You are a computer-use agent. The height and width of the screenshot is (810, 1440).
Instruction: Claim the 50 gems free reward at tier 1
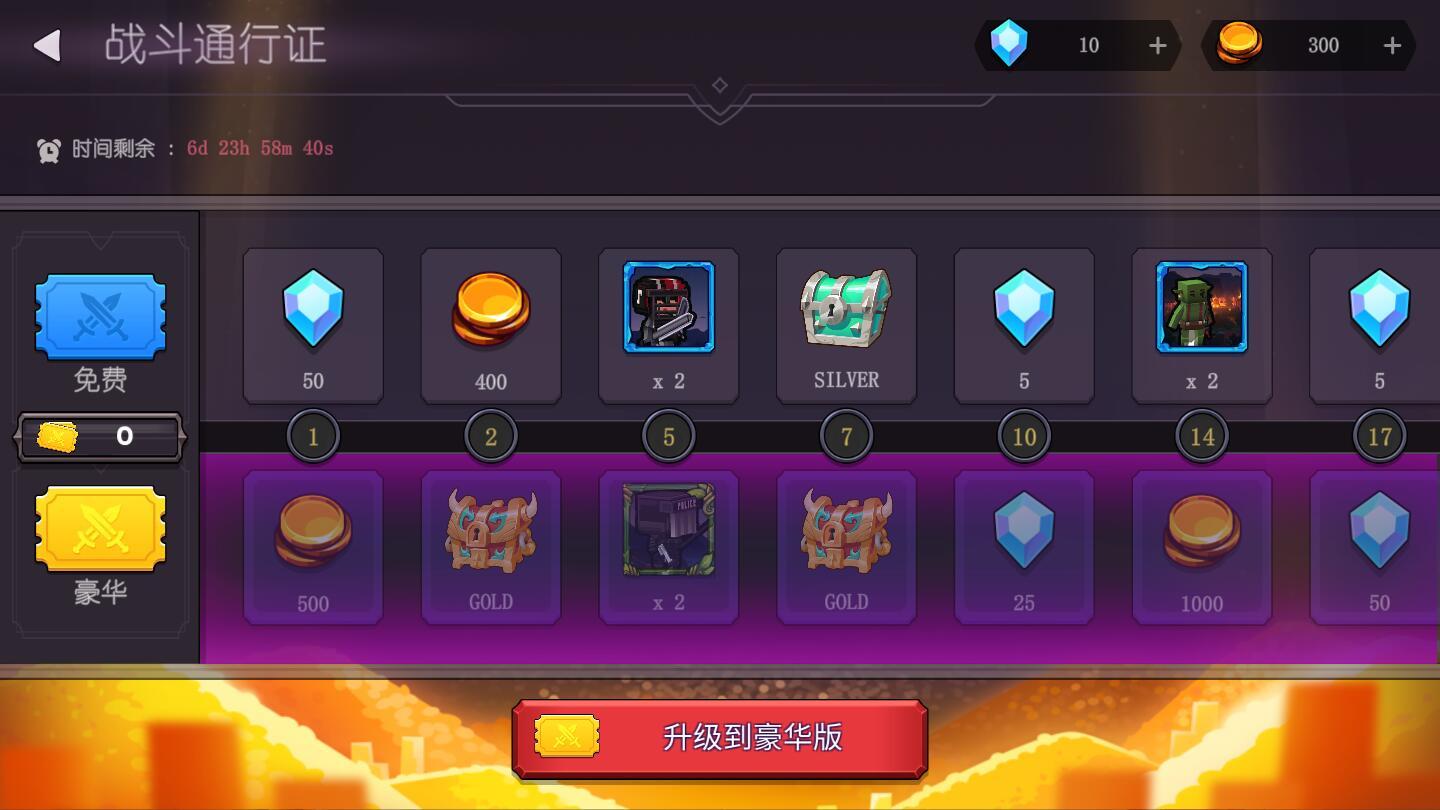point(313,325)
